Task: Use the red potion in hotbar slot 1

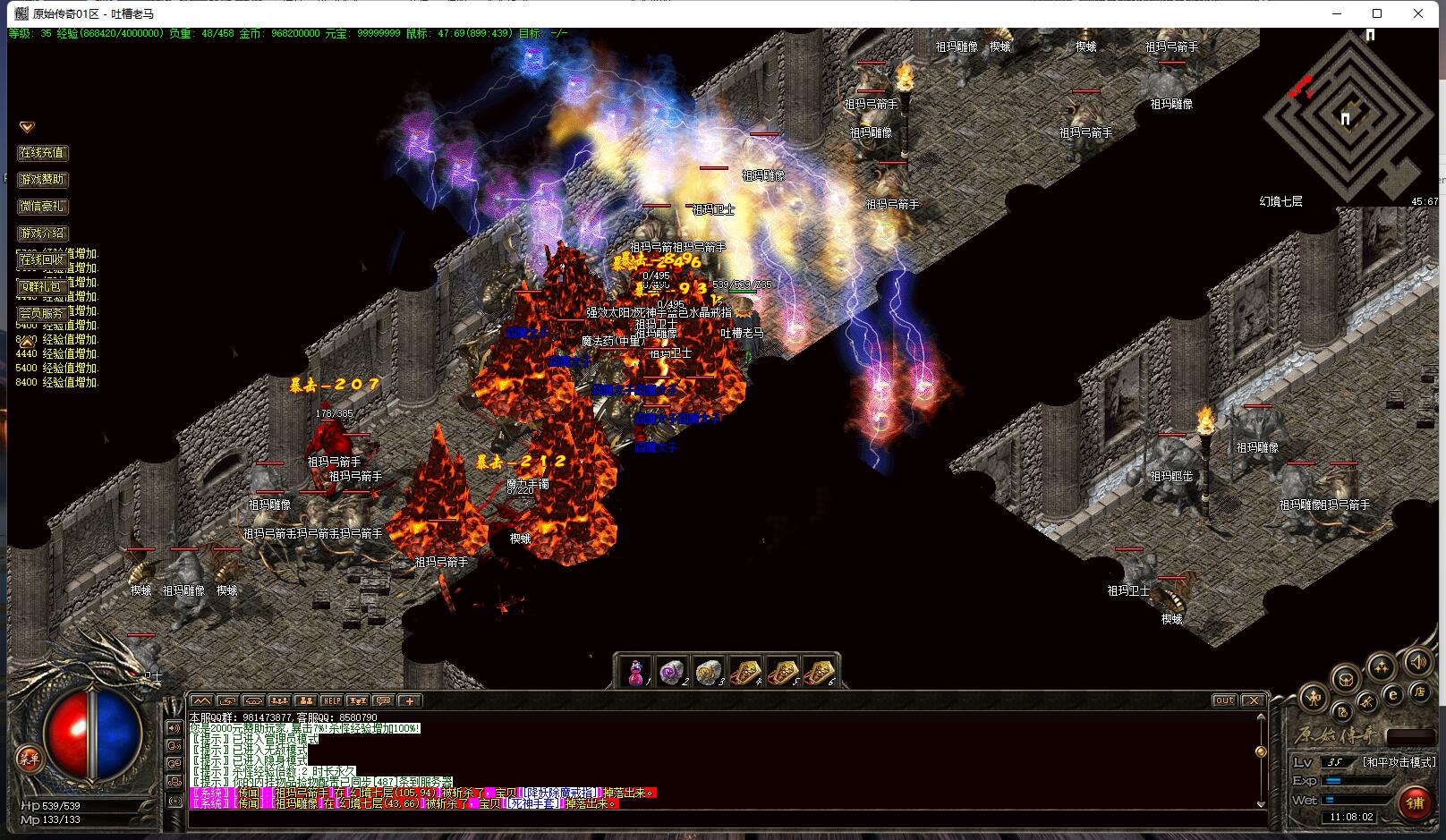Action: tap(636, 673)
